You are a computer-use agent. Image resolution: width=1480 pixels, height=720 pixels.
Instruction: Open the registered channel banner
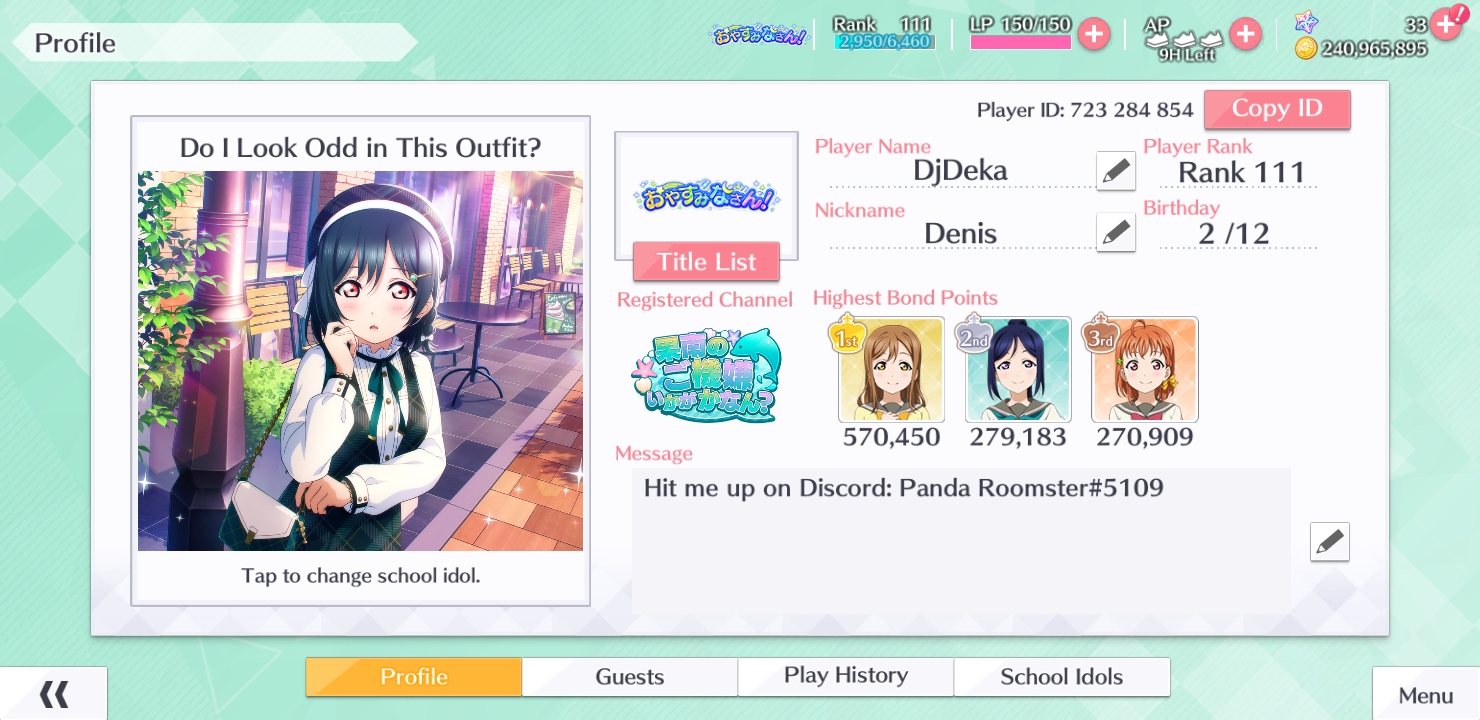tap(706, 375)
